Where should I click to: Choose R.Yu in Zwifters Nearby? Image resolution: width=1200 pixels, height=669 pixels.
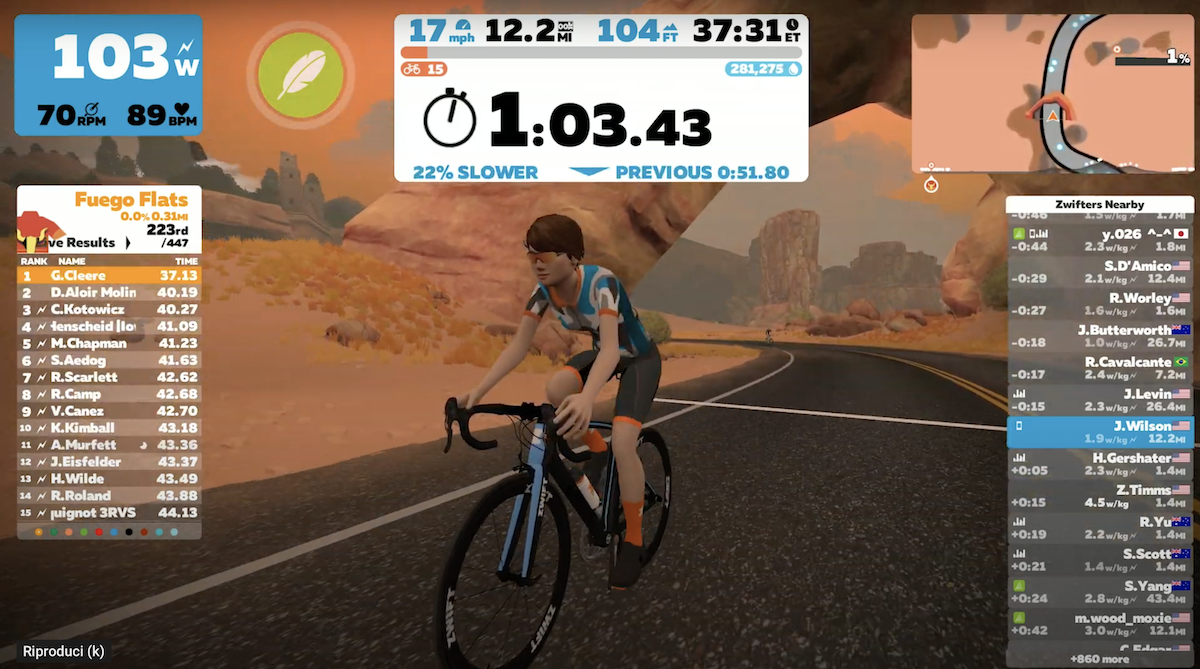tap(1100, 528)
